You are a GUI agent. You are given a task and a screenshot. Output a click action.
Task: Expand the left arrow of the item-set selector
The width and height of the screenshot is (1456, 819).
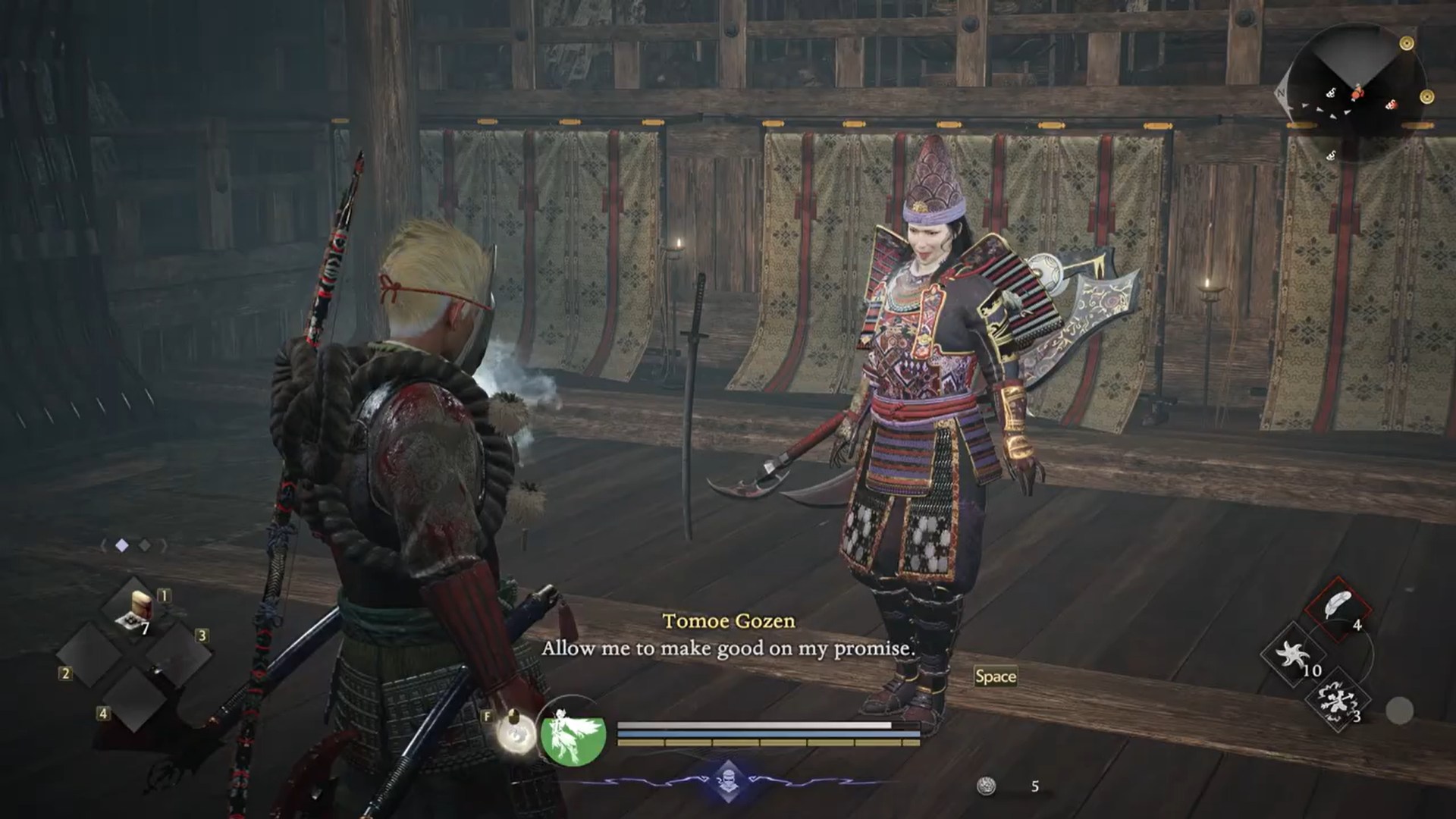pos(102,544)
